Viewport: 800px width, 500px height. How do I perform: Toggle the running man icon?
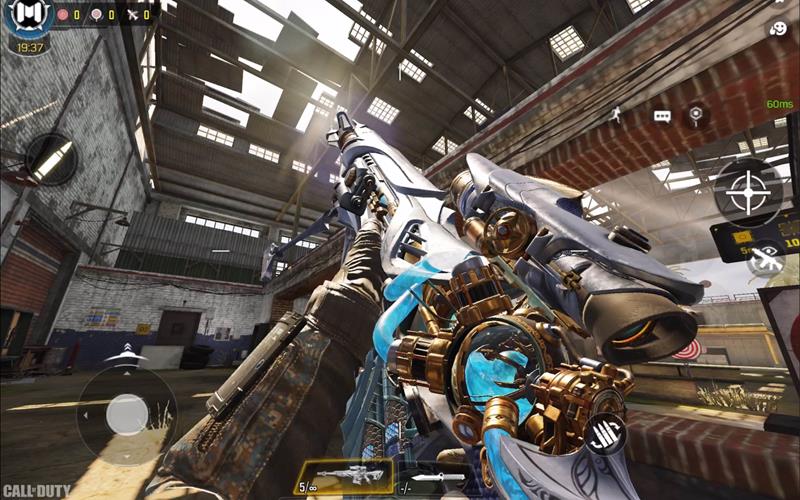616,115
